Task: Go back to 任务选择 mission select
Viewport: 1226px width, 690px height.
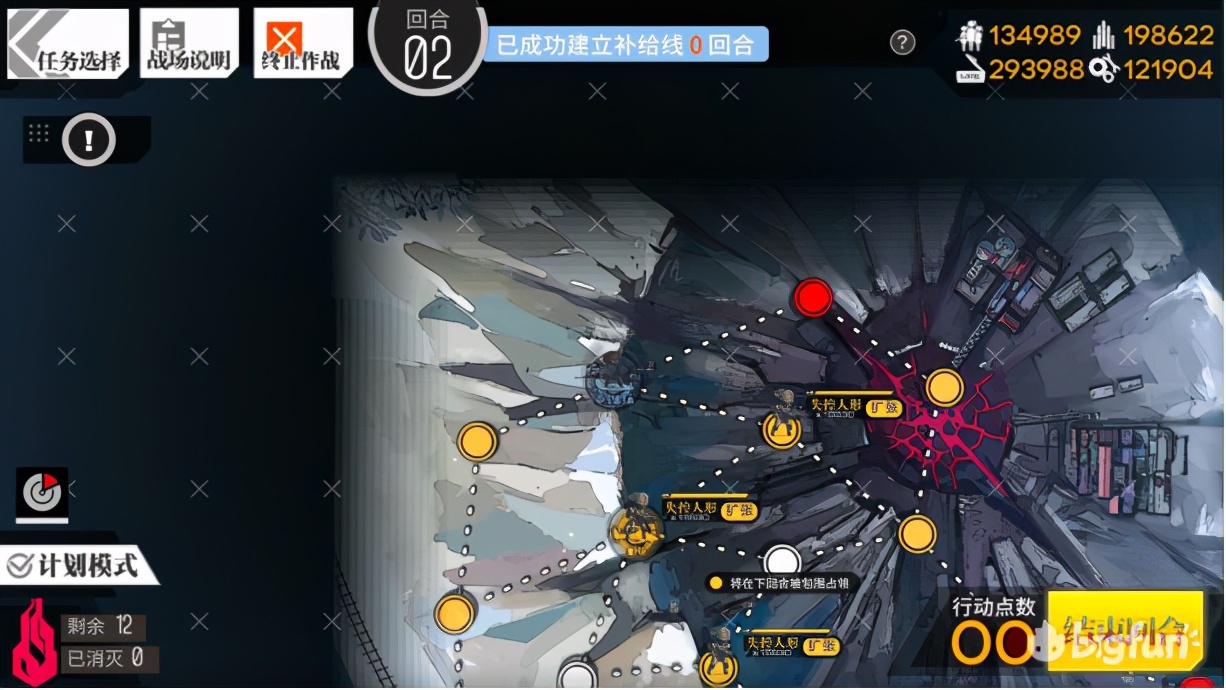Action: 68,44
